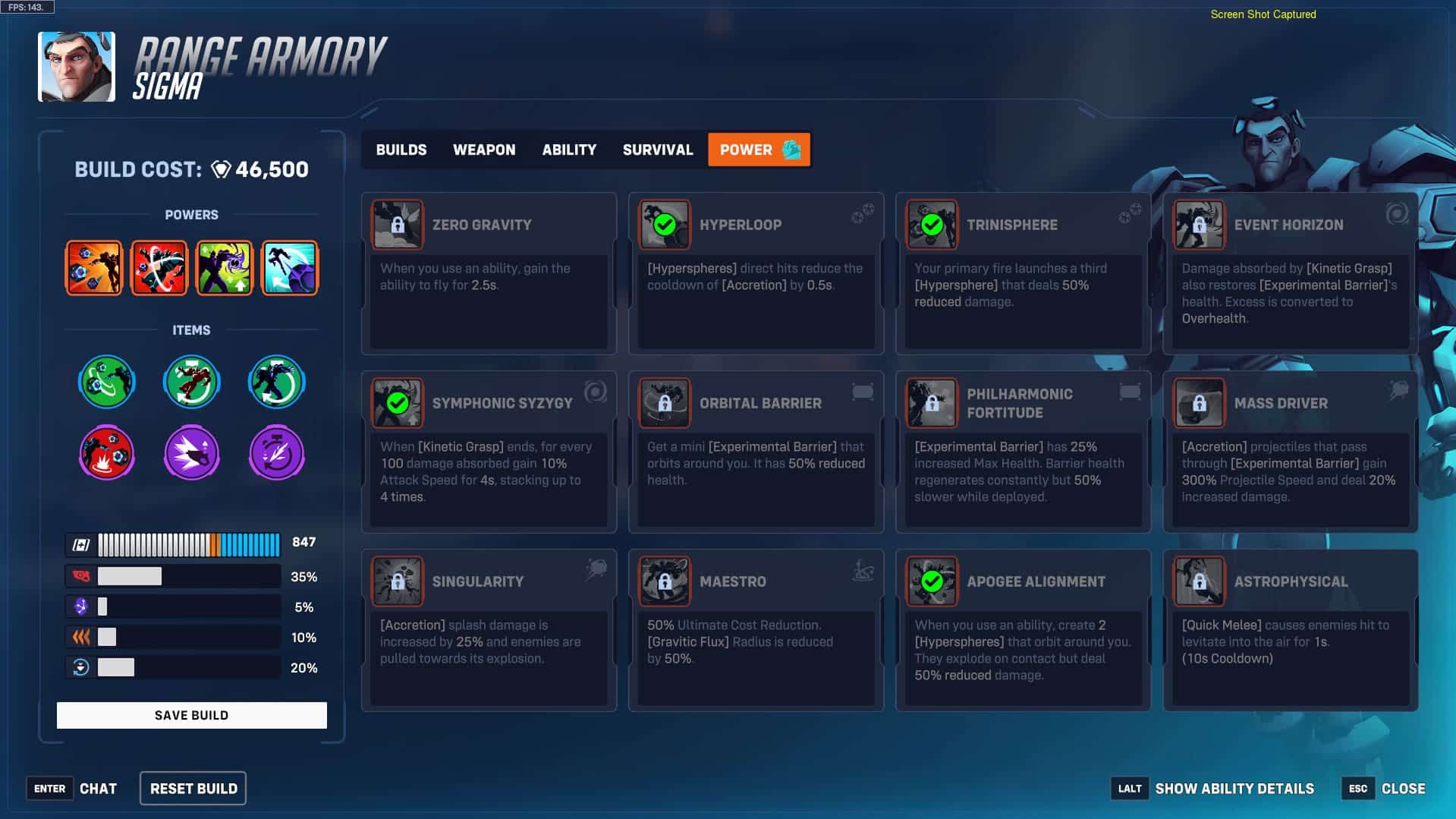
Task: Select the Maestro power lock icon
Action: (x=664, y=581)
